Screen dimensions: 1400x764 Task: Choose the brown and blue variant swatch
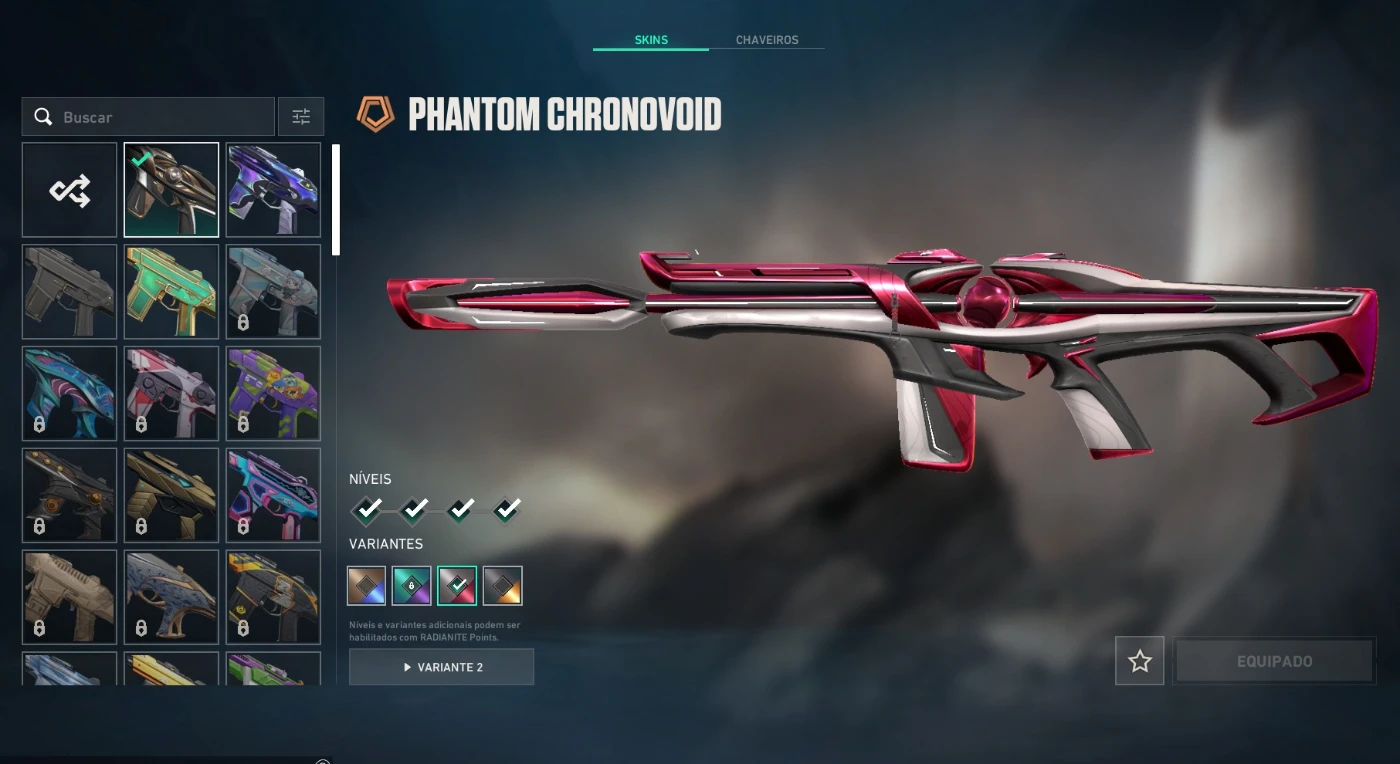tap(367, 586)
